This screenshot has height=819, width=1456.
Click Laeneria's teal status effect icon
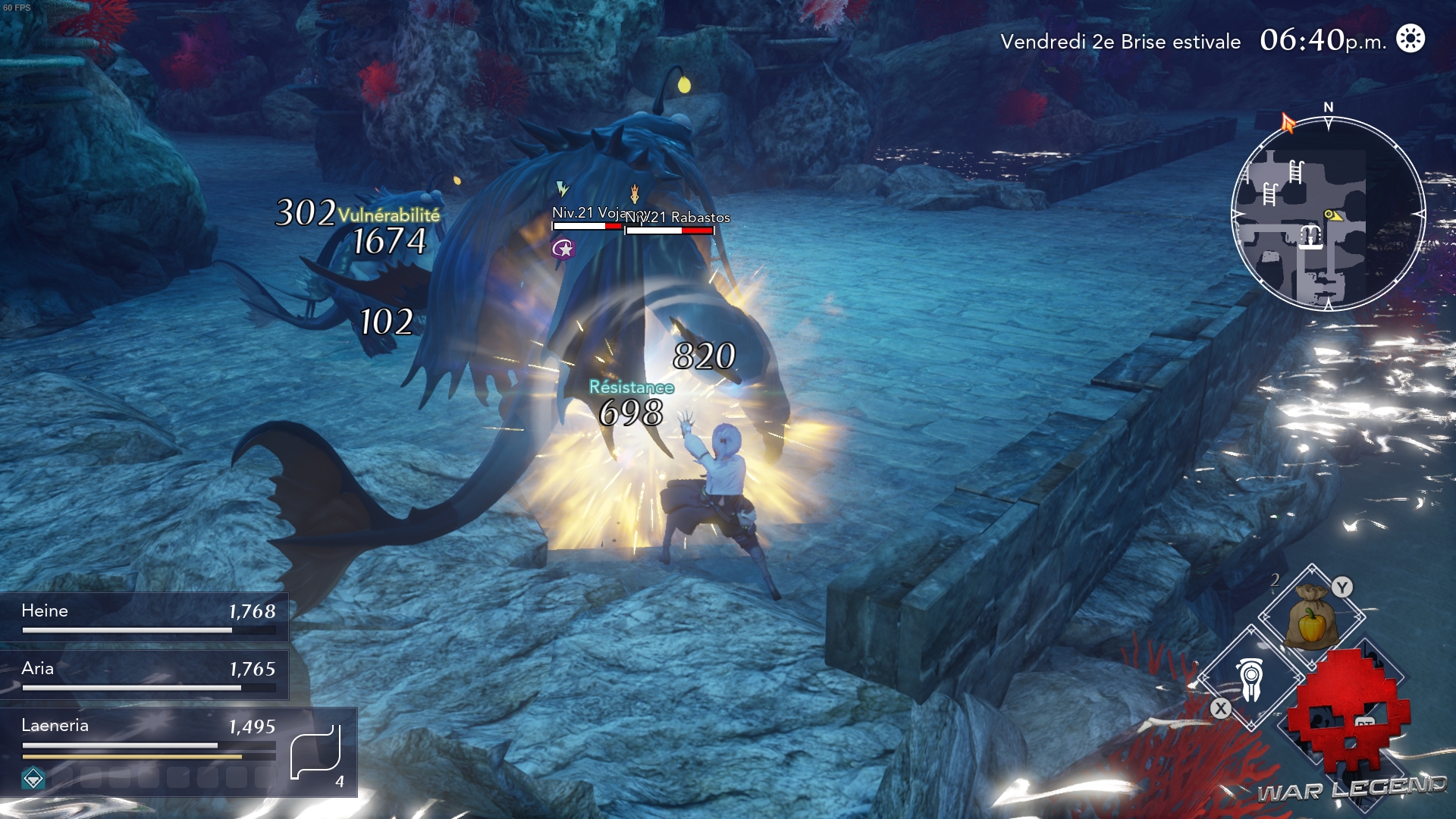[33, 779]
